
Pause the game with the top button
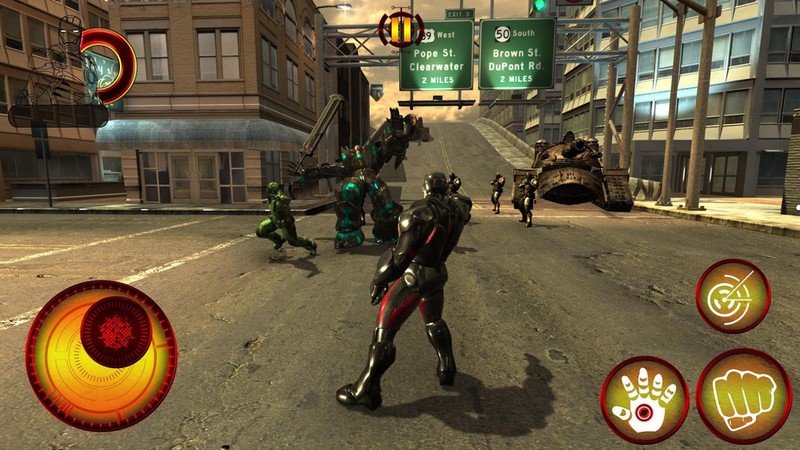[400, 29]
